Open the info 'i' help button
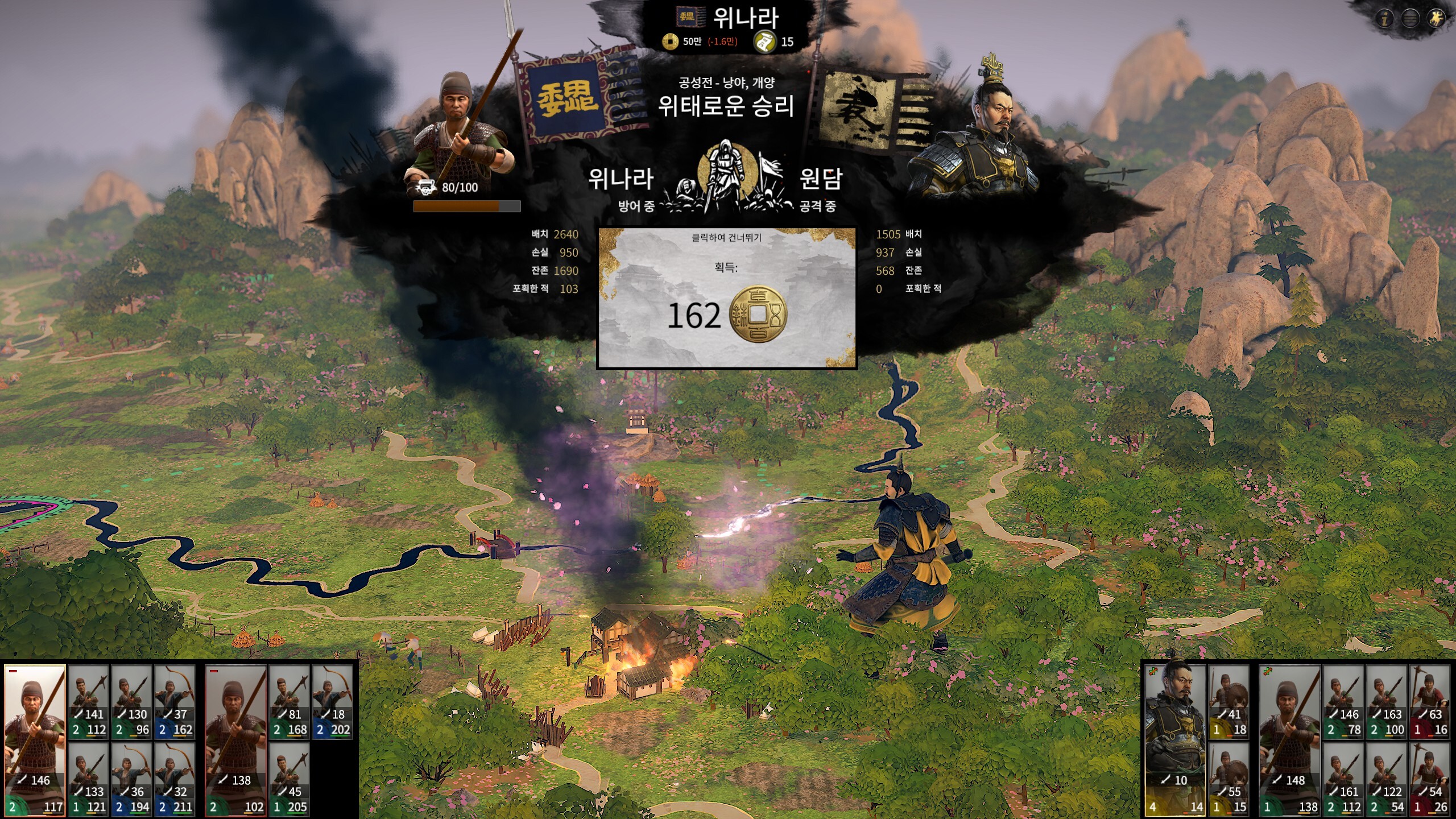 click(1385, 19)
